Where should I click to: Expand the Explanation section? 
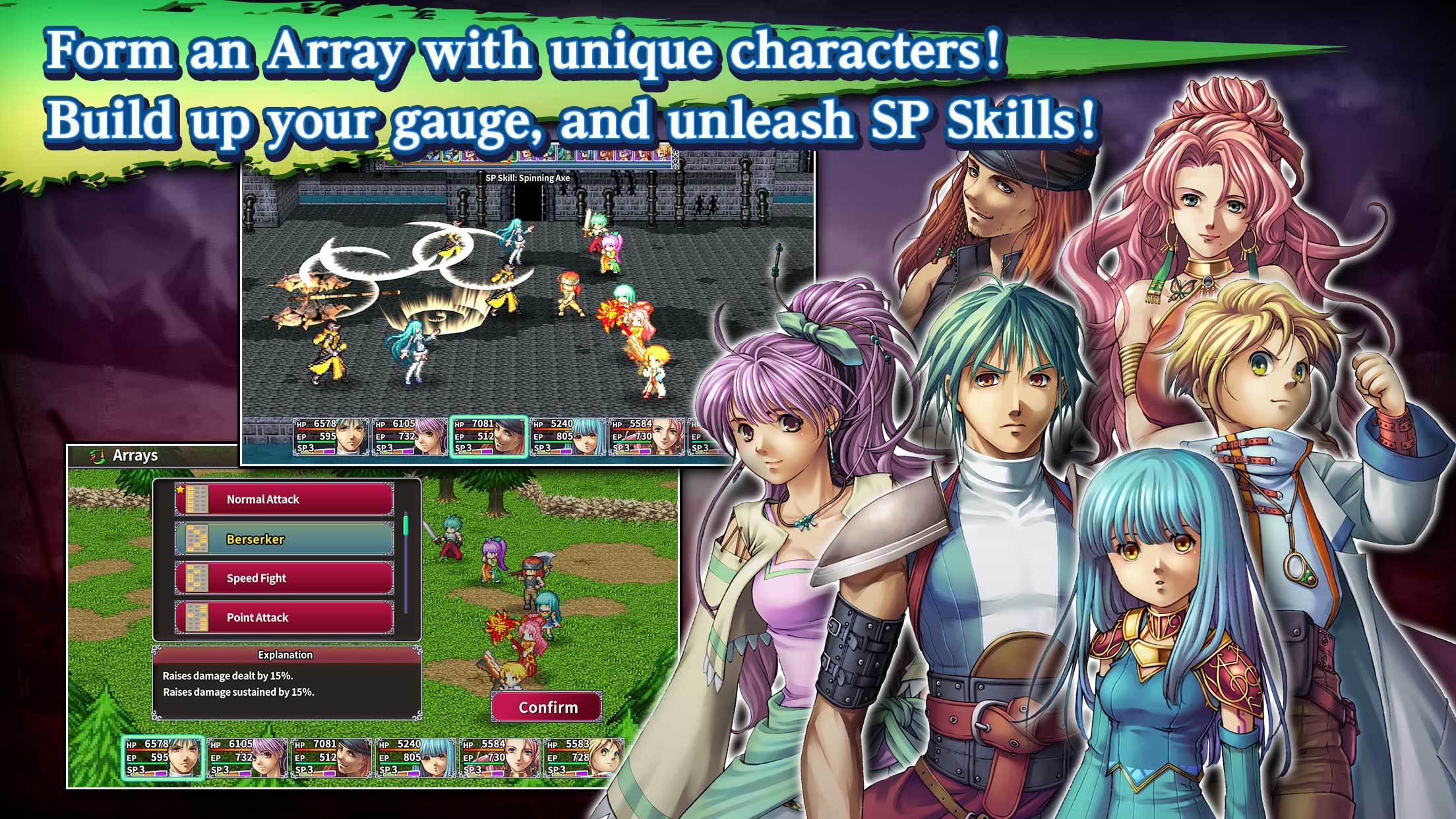(x=284, y=655)
